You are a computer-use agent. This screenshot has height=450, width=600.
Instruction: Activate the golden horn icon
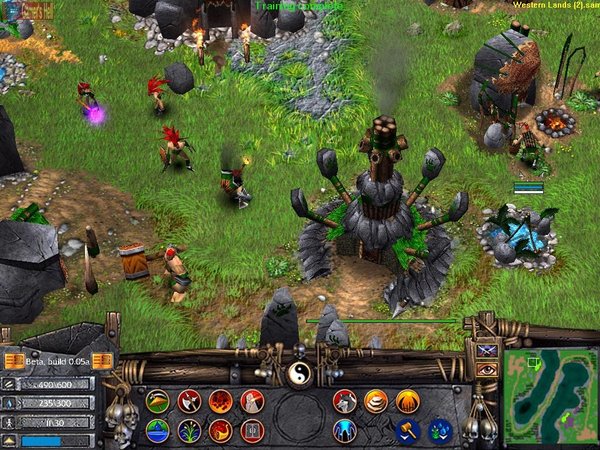coord(220,430)
